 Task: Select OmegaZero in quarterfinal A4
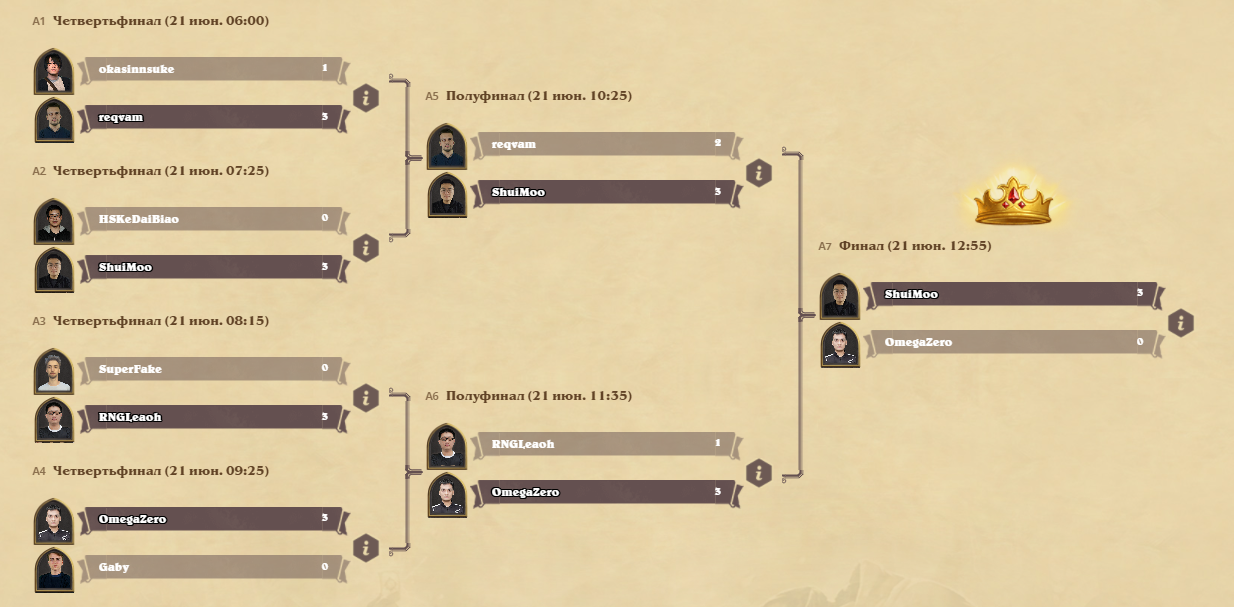(210, 519)
